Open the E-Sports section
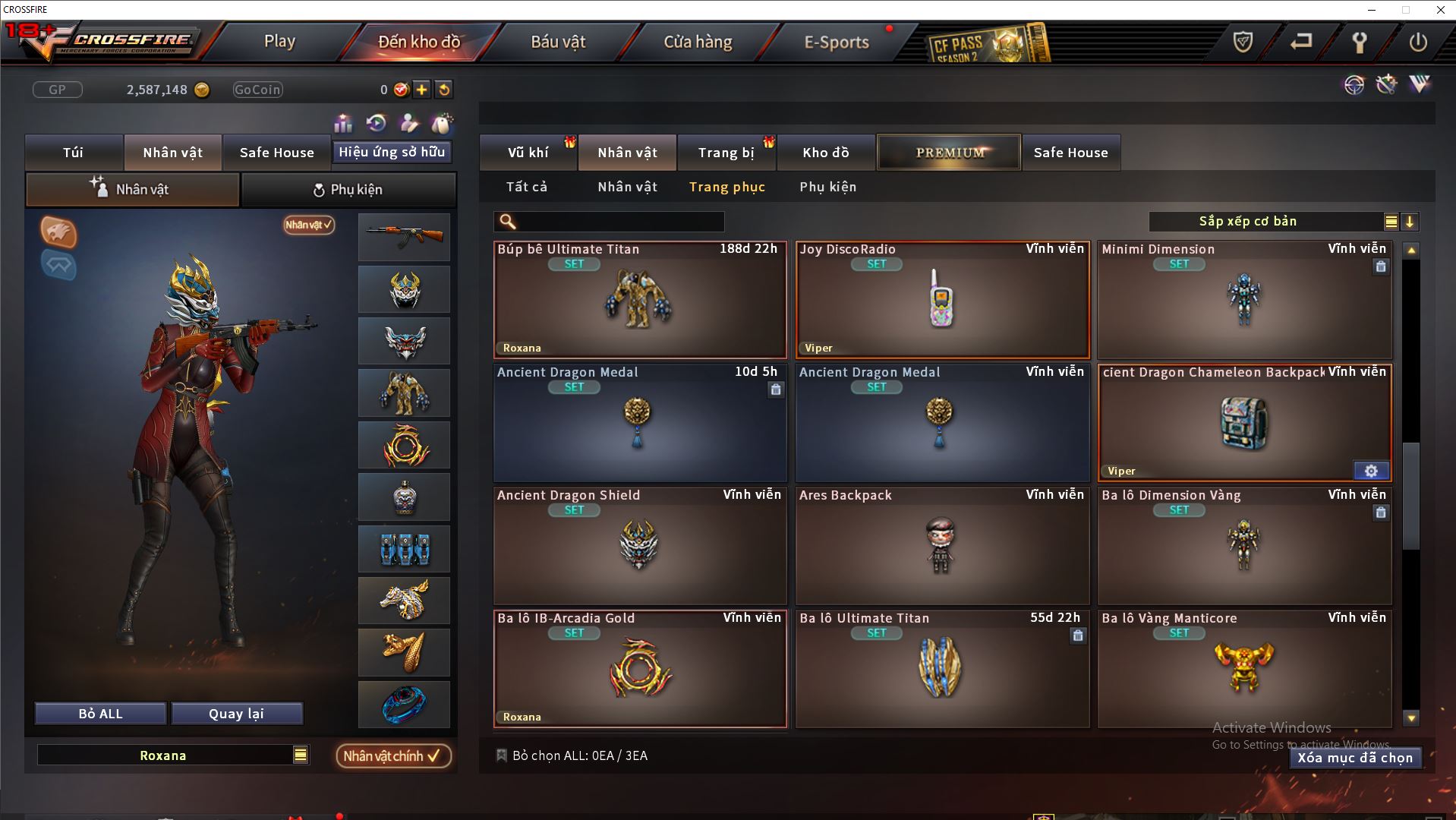Screen dimensions: 1456x820 836,42
